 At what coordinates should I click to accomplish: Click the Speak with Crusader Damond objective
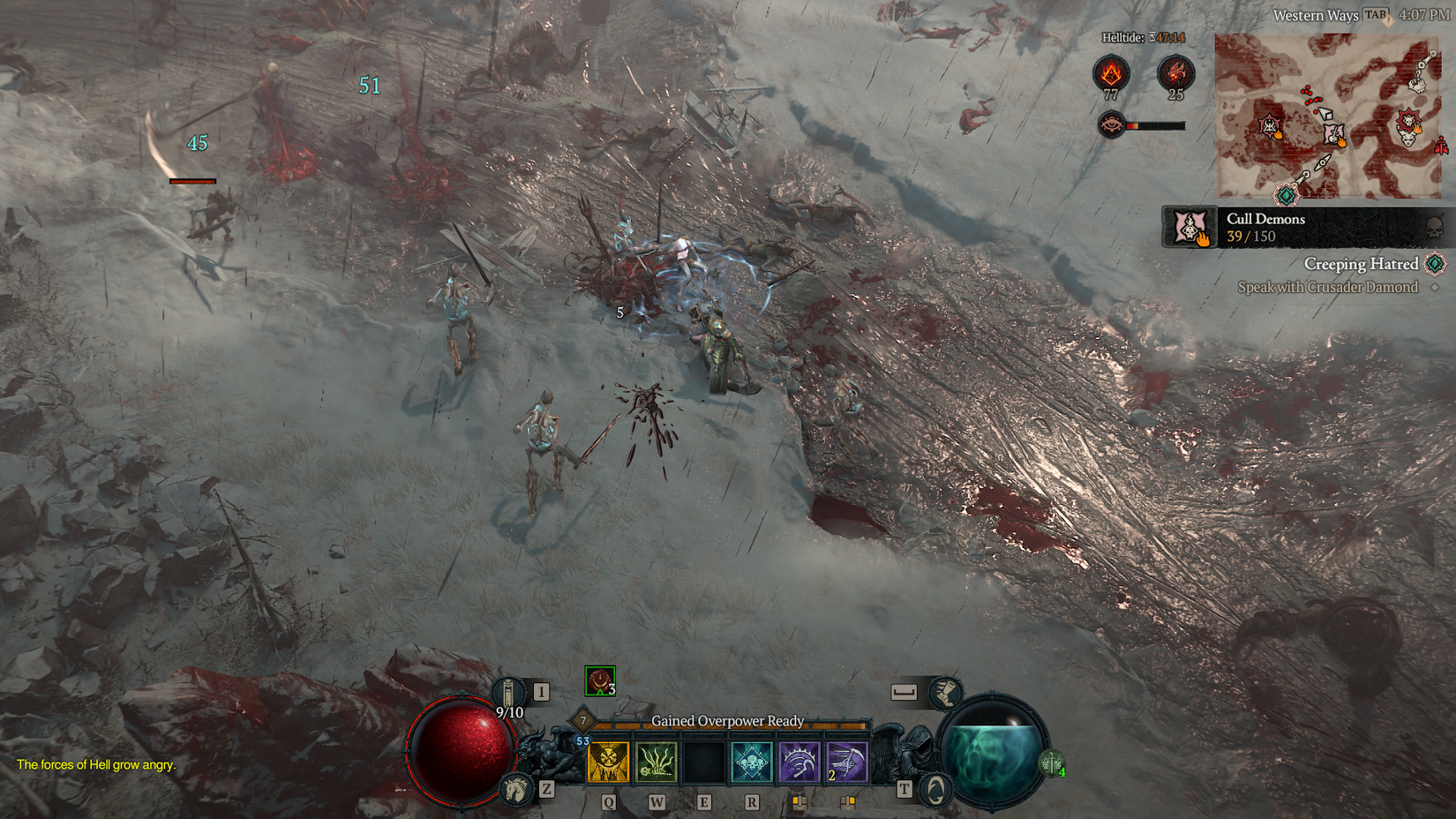(x=1327, y=288)
